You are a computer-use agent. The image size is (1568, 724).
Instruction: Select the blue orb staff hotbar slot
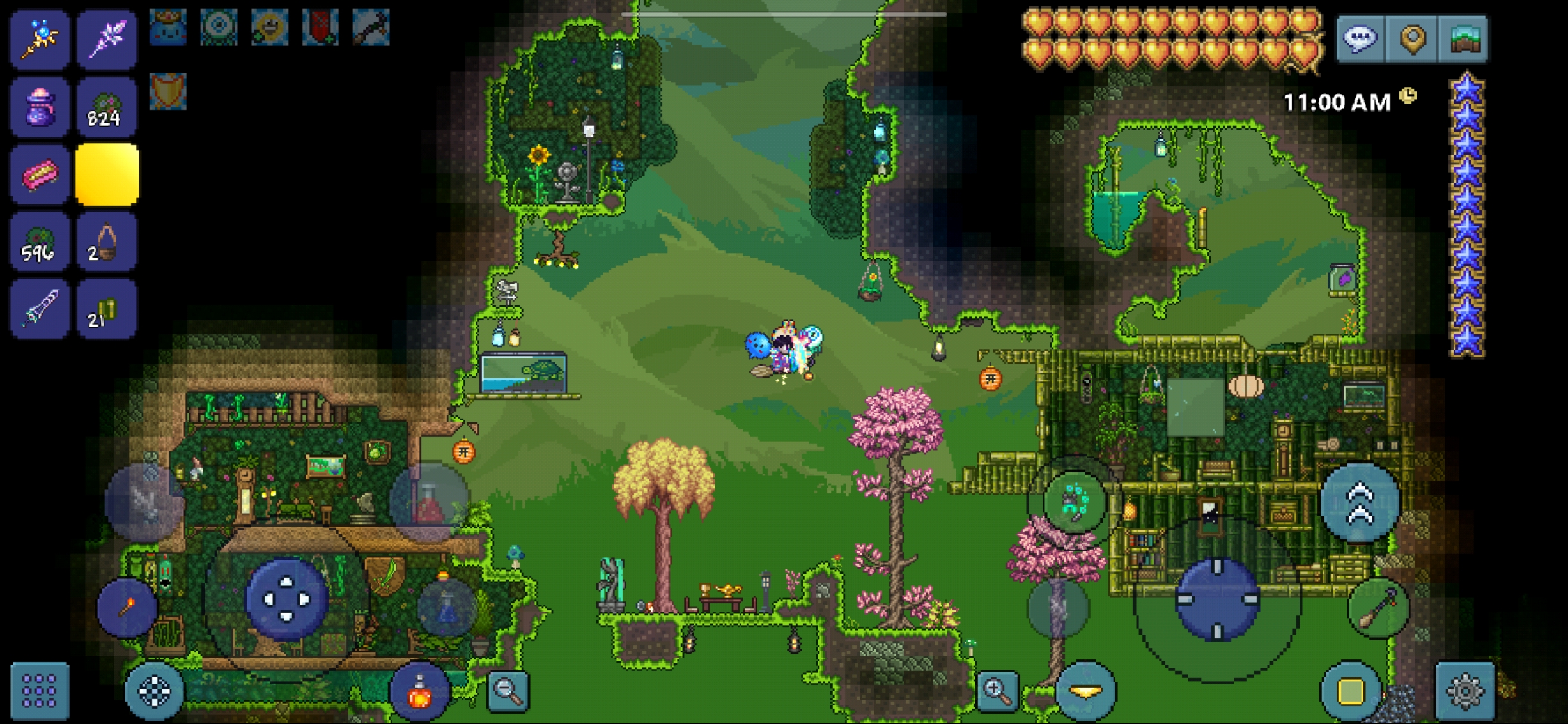[x=40, y=40]
